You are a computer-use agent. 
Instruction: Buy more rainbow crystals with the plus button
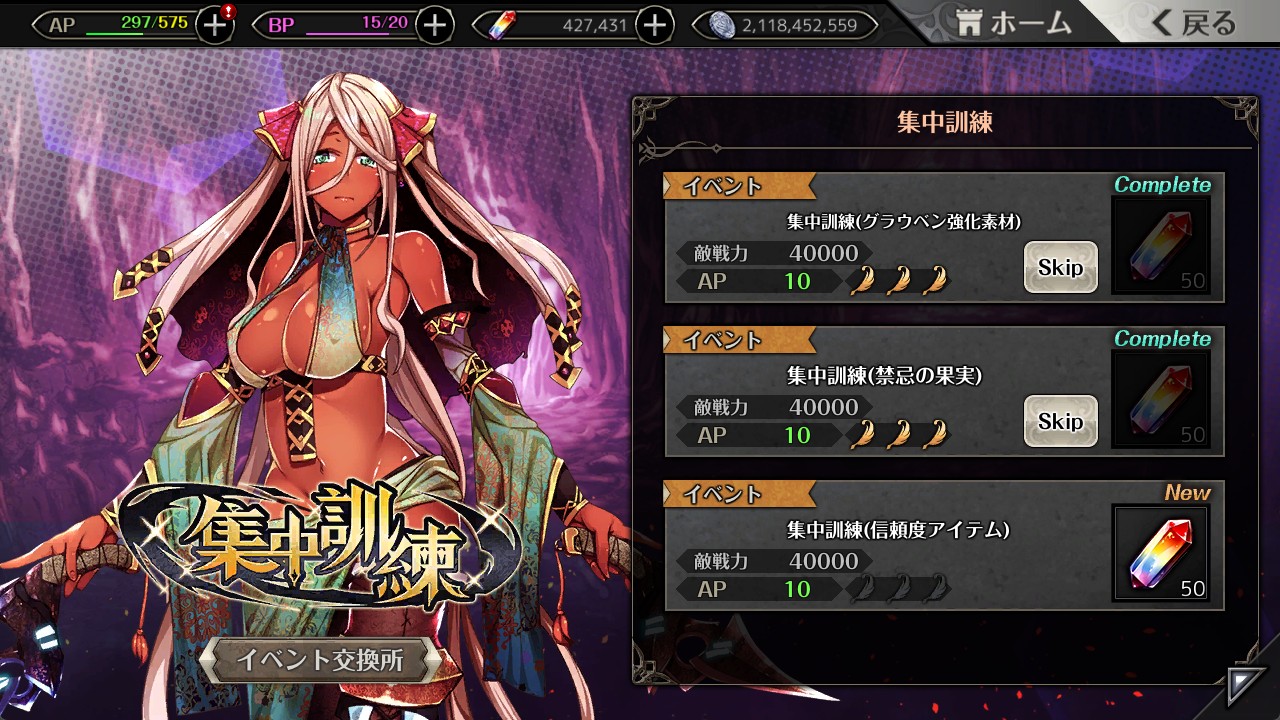click(655, 26)
